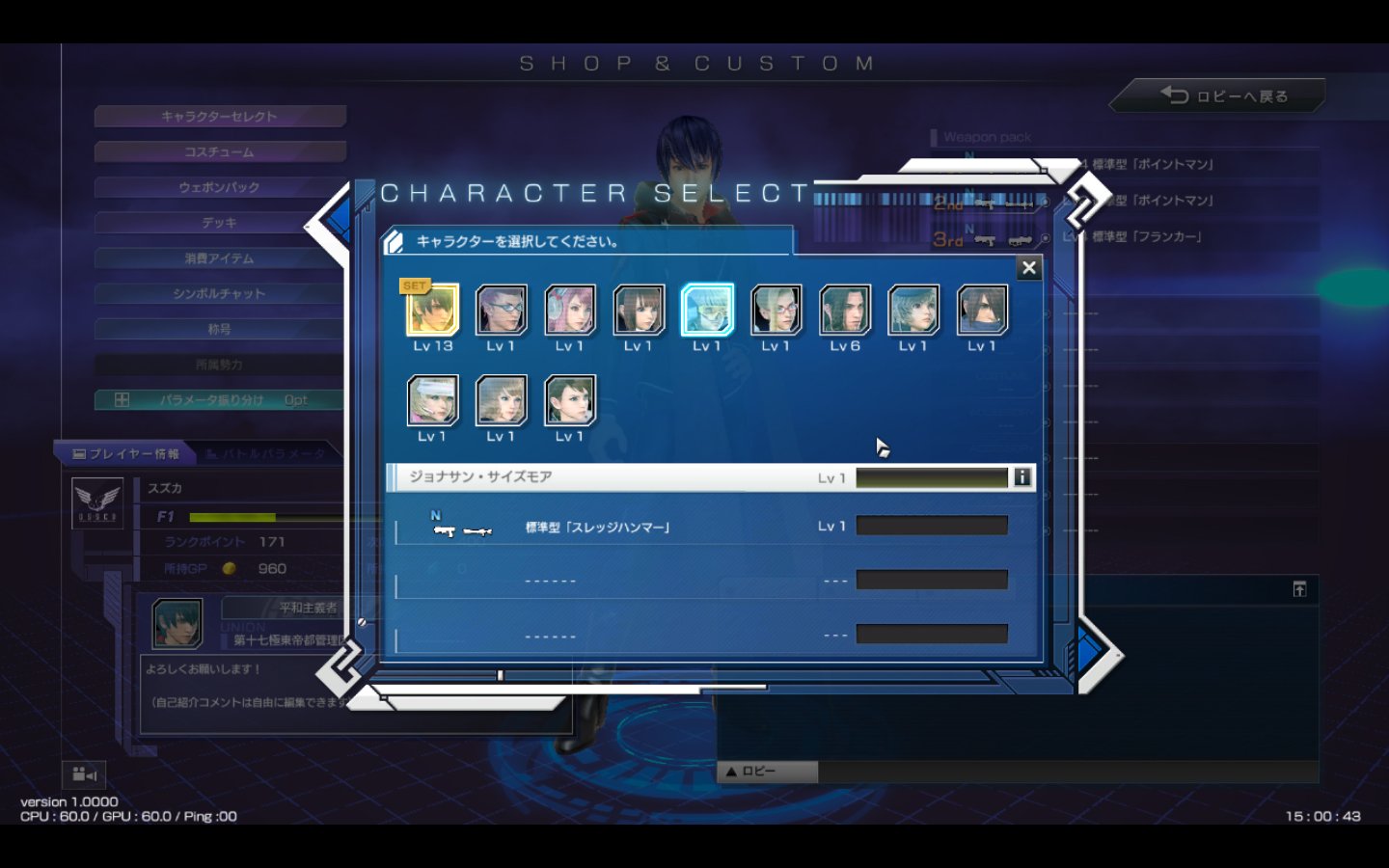Open the キャラクターセレクト menu entry

click(x=220, y=117)
